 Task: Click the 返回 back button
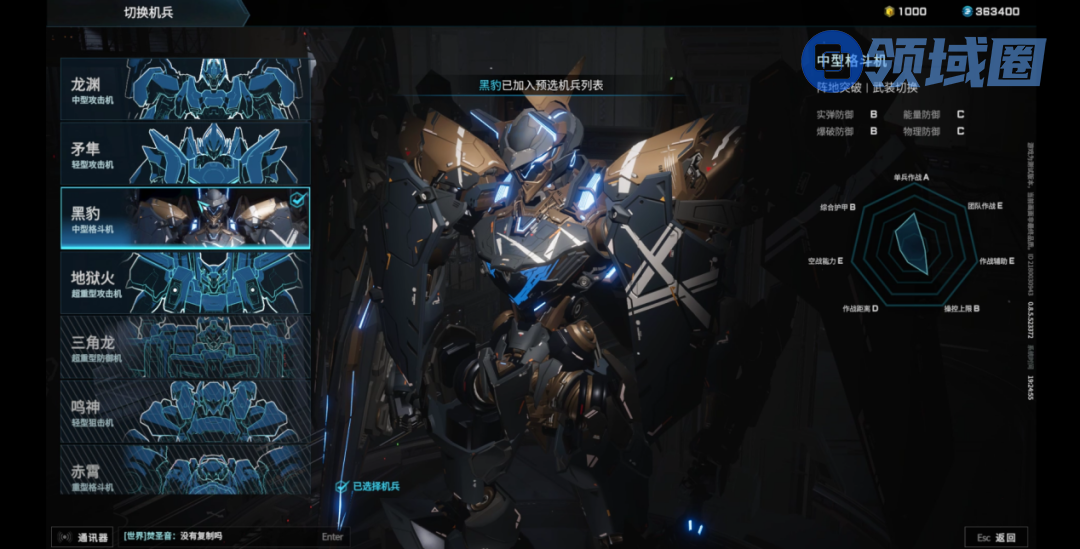coord(995,538)
